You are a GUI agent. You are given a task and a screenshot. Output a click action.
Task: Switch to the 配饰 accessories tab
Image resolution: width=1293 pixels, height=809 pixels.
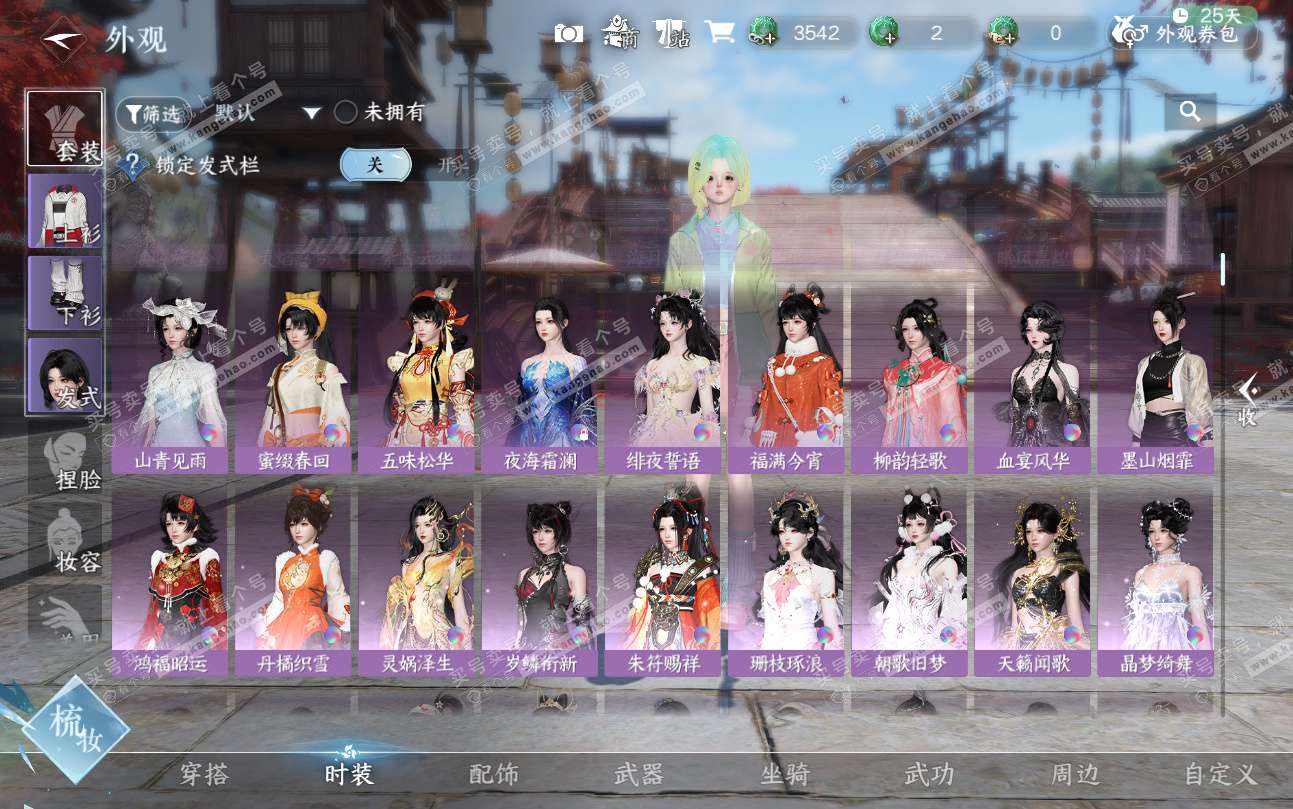click(494, 774)
